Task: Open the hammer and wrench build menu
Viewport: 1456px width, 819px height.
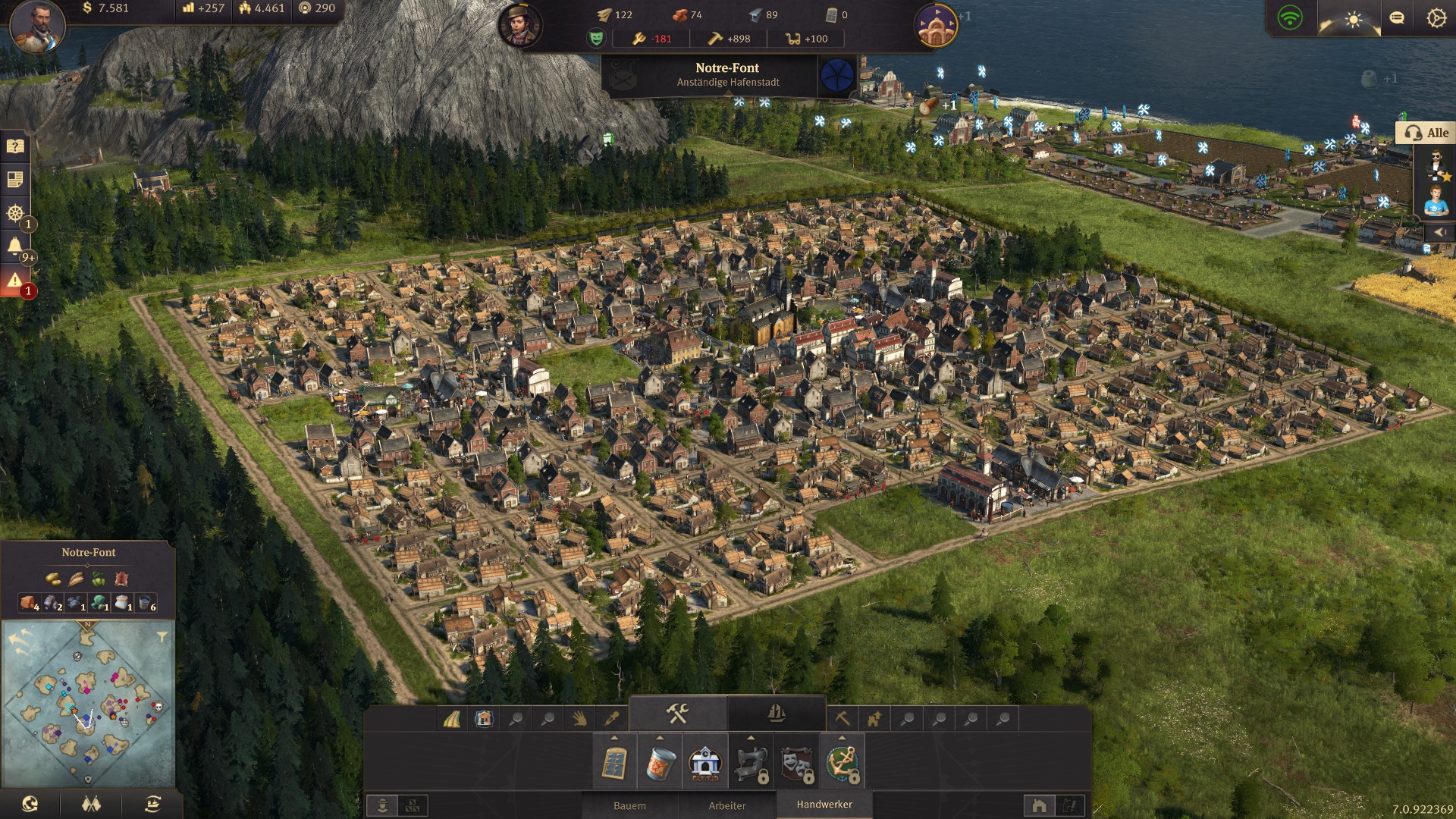Action: pos(677,714)
